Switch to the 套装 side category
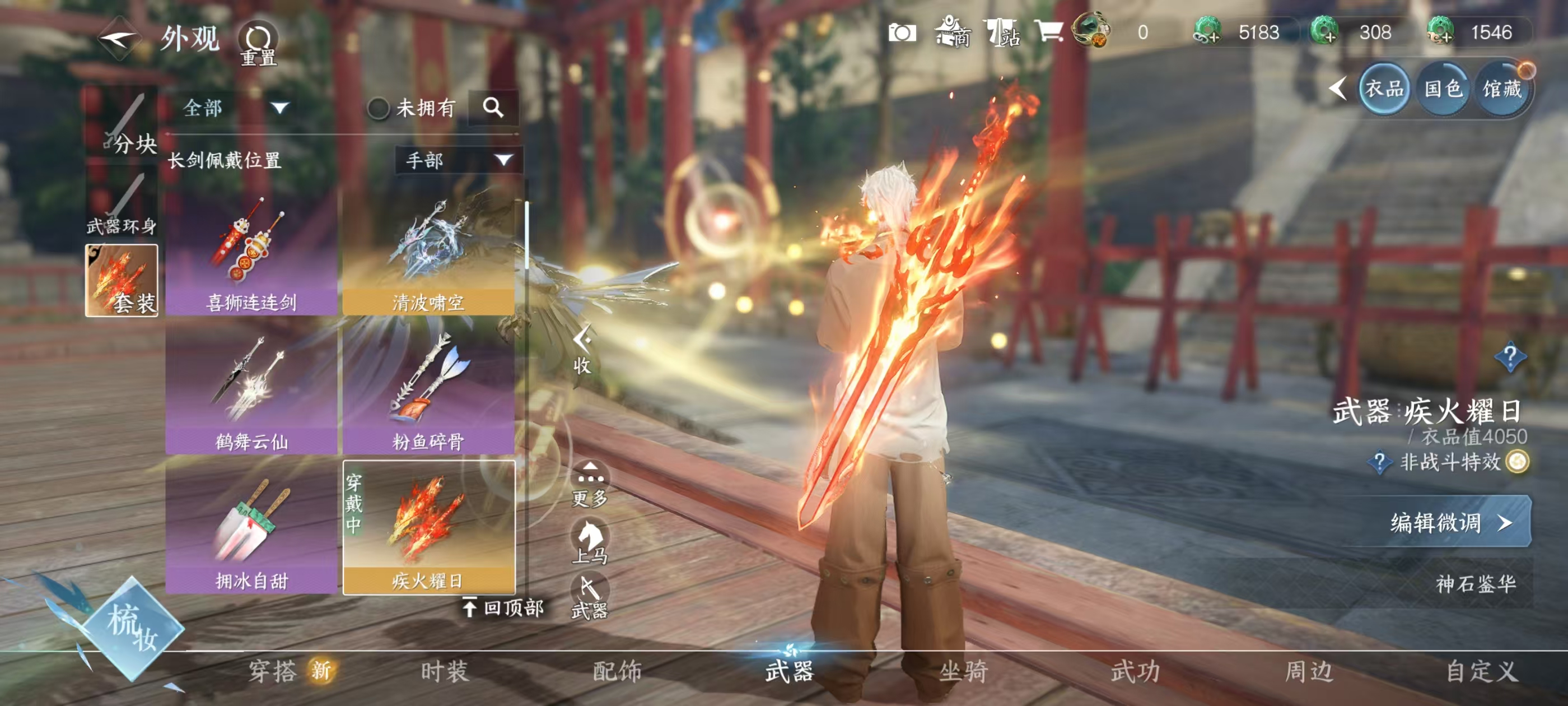Viewport: 1568px width, 706px height. (x=122, y=280)
